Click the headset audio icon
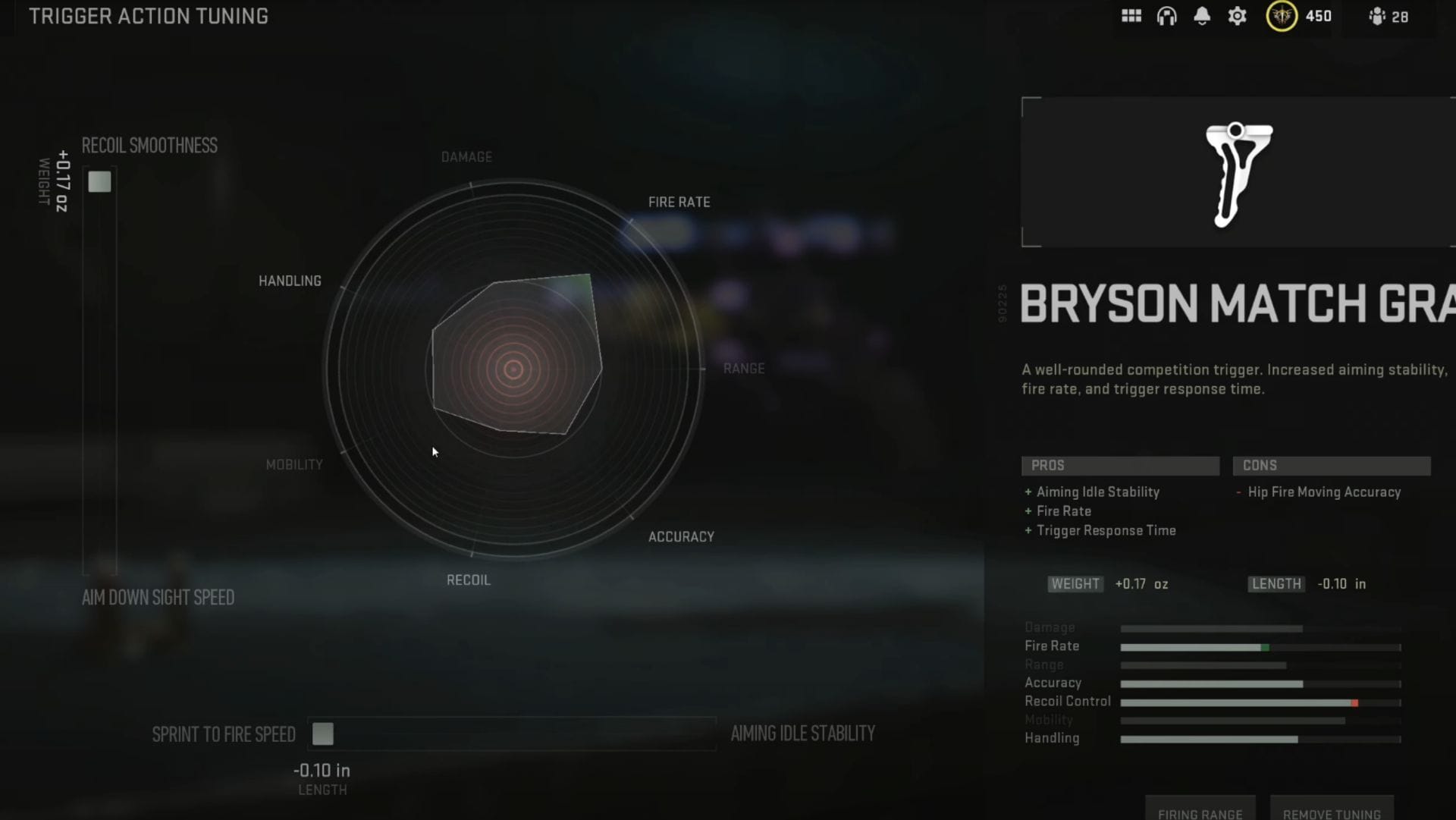1456x820 pixels. (1166, 16)
